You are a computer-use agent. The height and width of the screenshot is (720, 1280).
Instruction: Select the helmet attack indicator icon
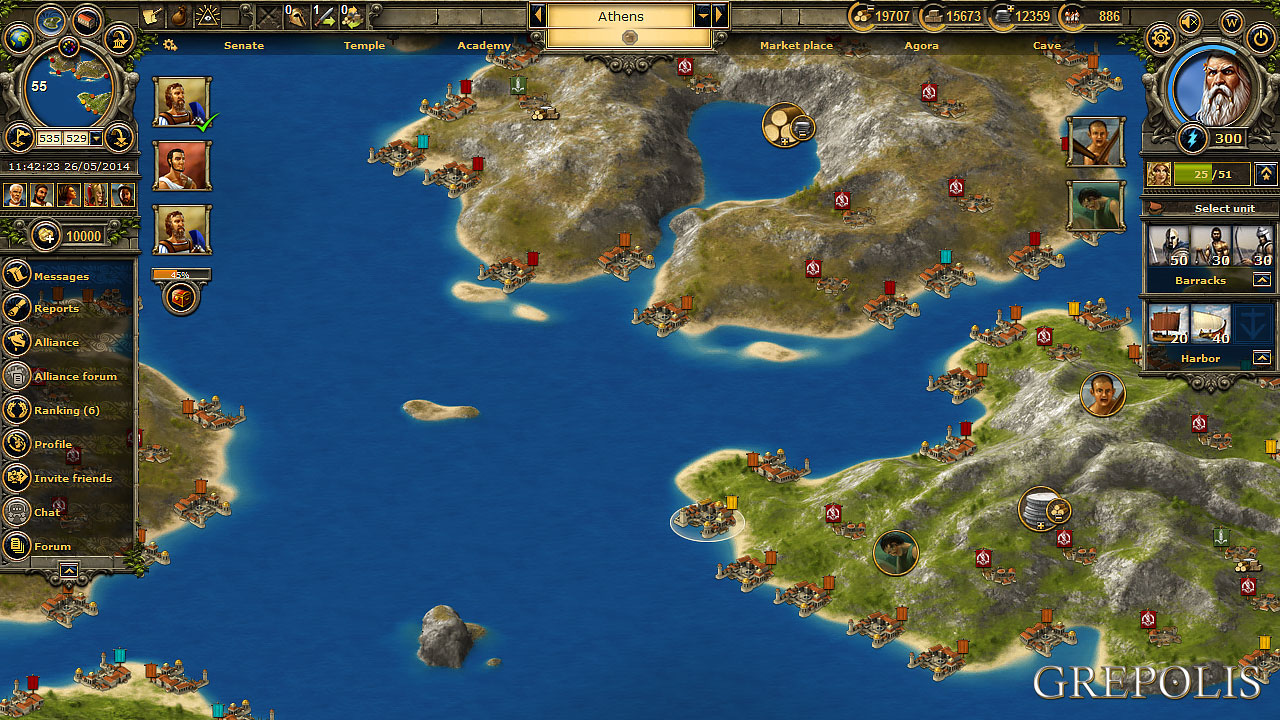coord(296,14)
